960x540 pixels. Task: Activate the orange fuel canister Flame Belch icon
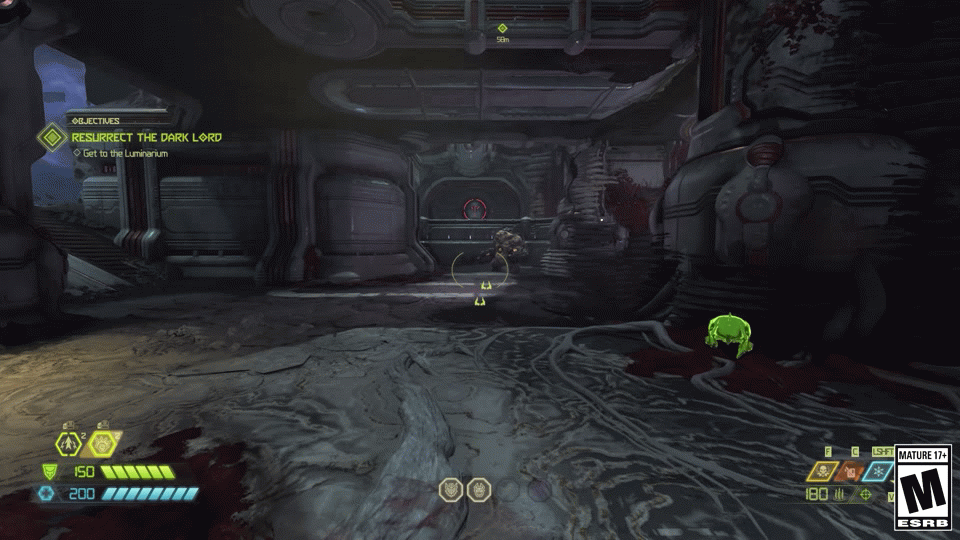click(x=852, y=471)
